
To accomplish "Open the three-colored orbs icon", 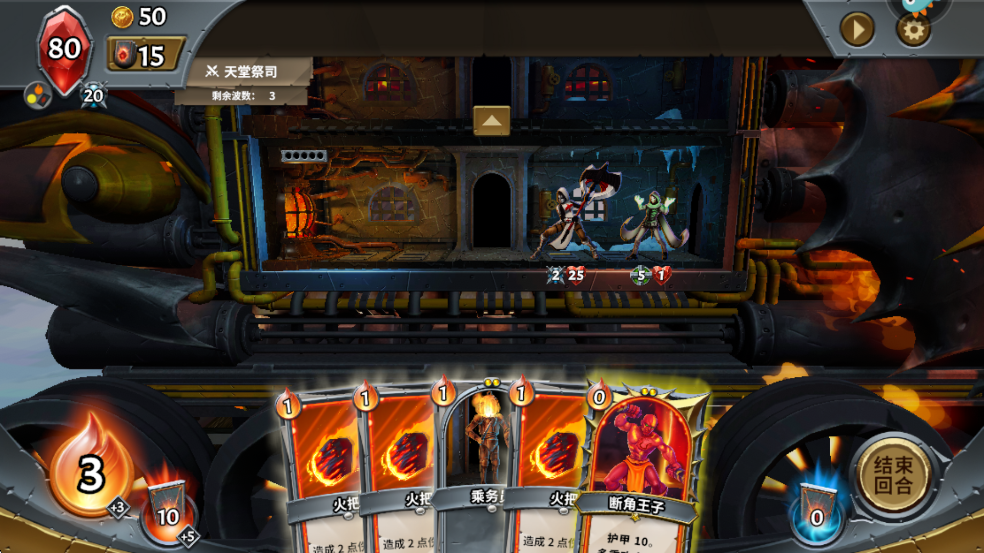I will tap(38, 95).
